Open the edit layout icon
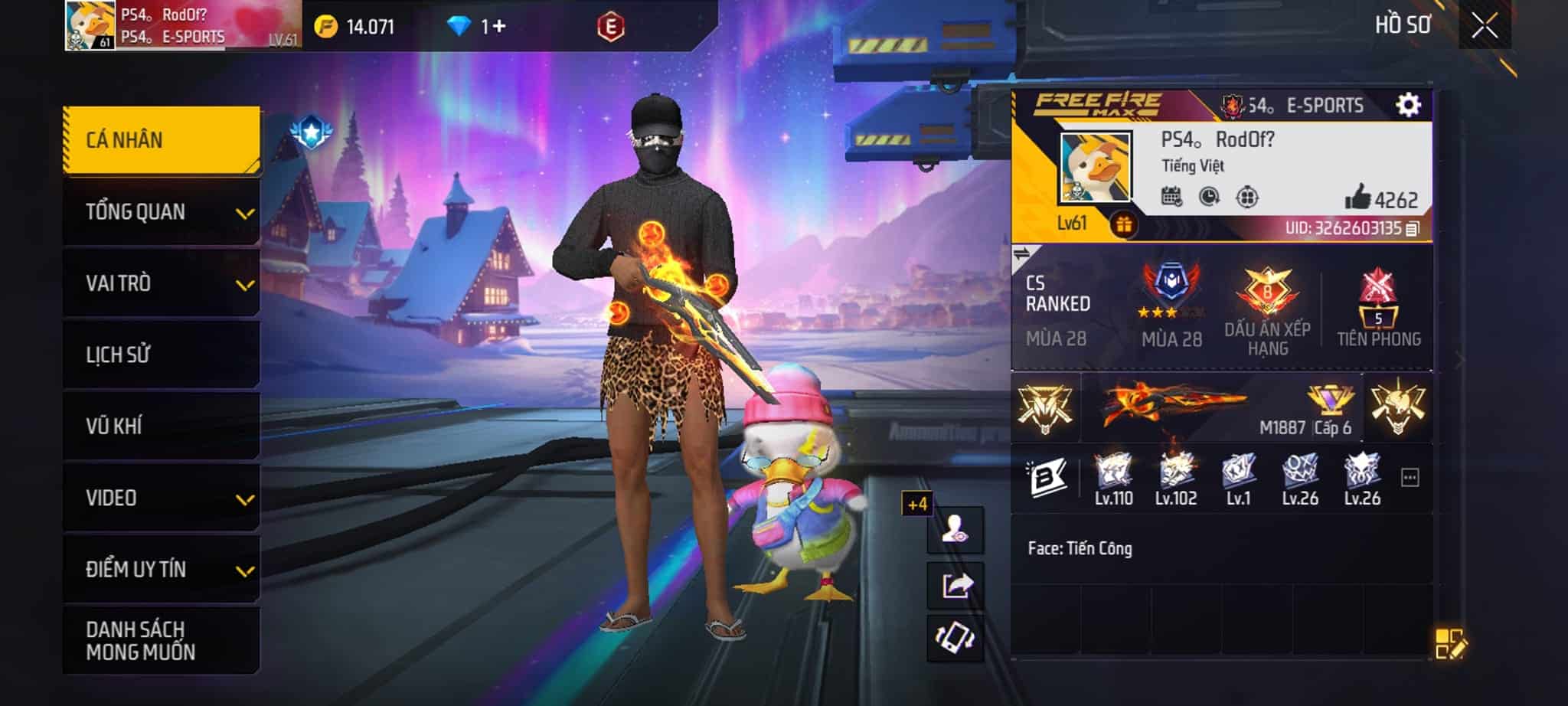 click(x=1450, y=644)
